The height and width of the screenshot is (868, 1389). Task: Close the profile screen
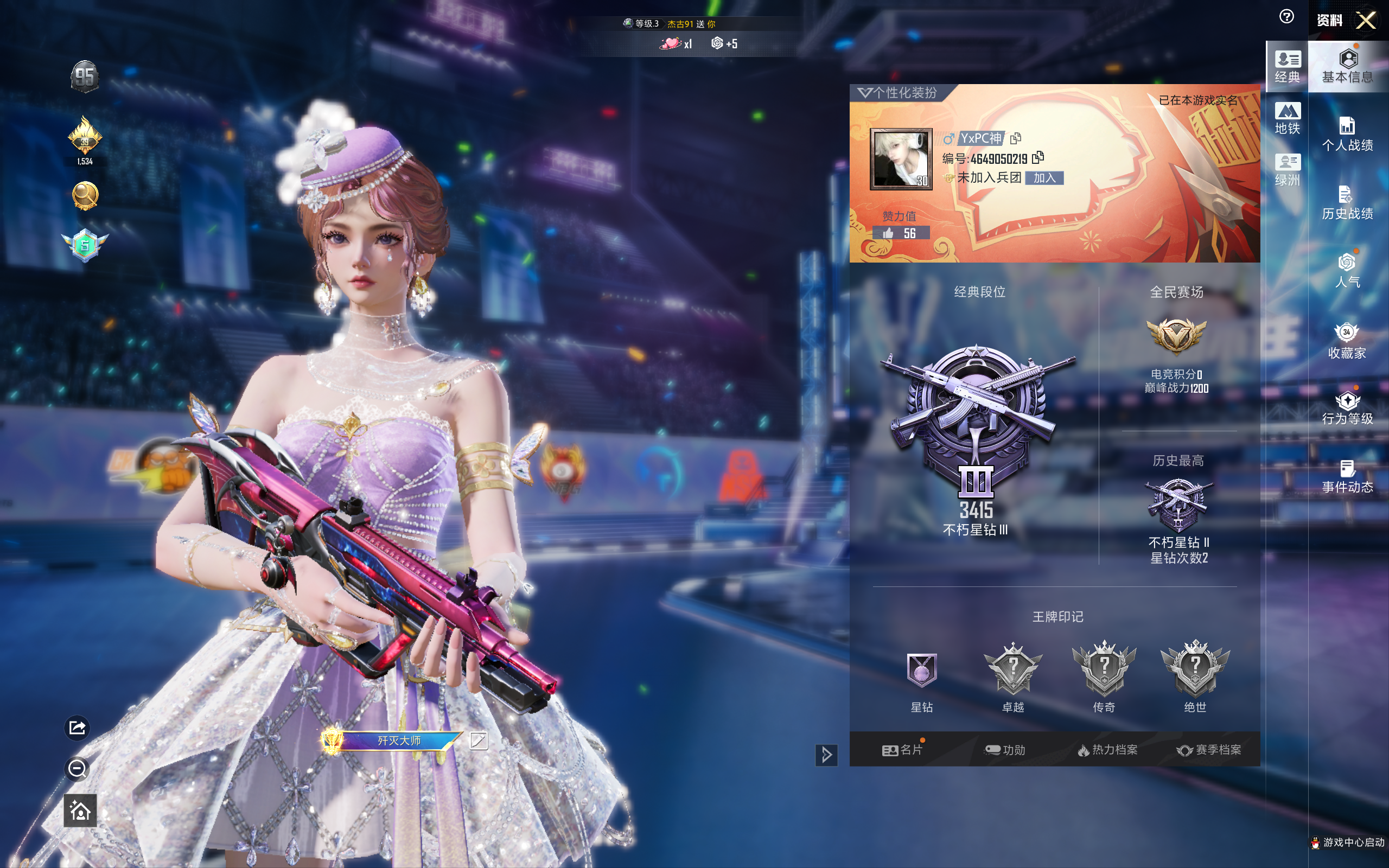[x=1366, y=21]
